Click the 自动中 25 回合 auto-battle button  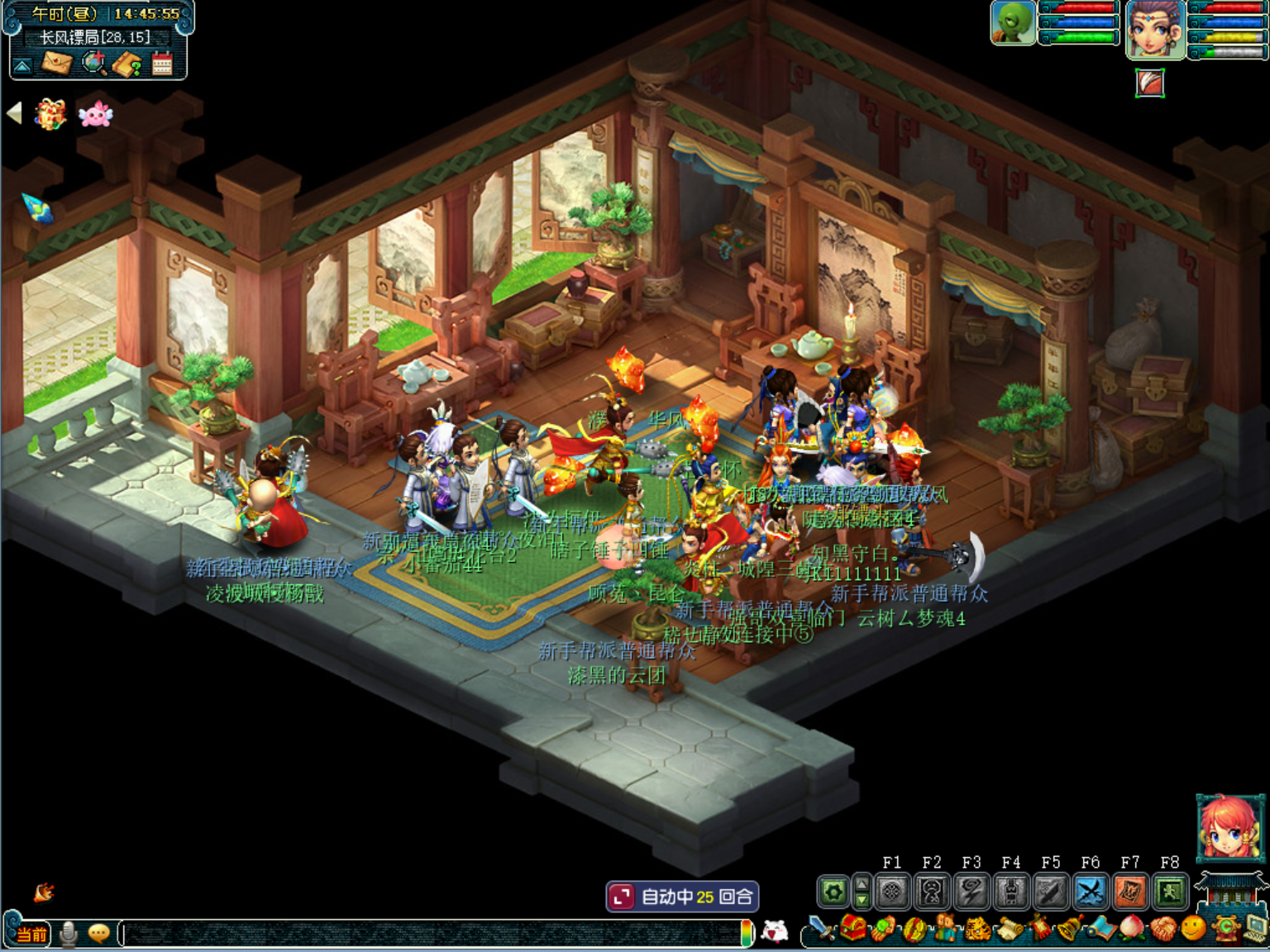click(x=683, y=897)
